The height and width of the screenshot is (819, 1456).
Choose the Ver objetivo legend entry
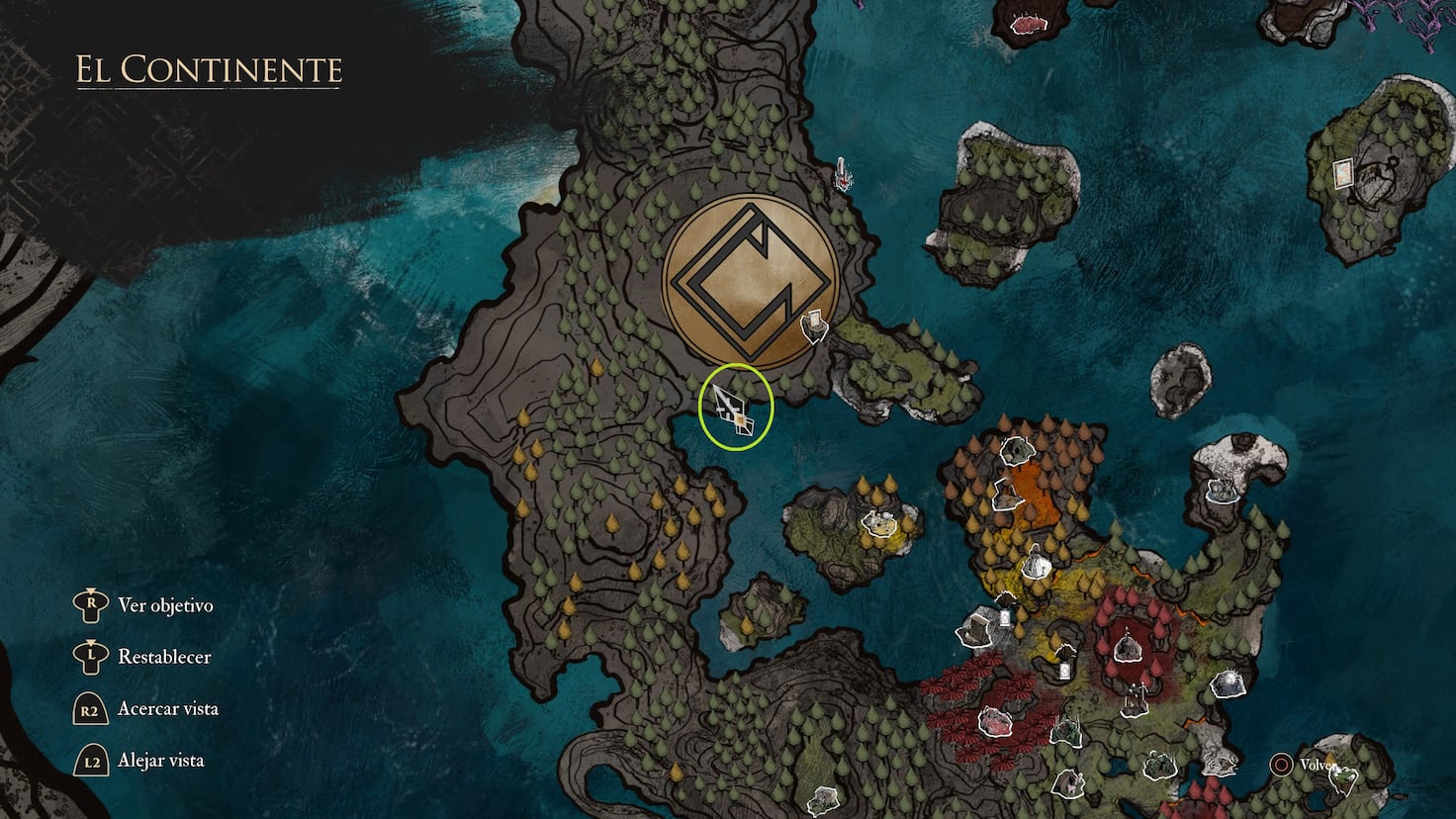pyautogui.click(x=164, y=605)
